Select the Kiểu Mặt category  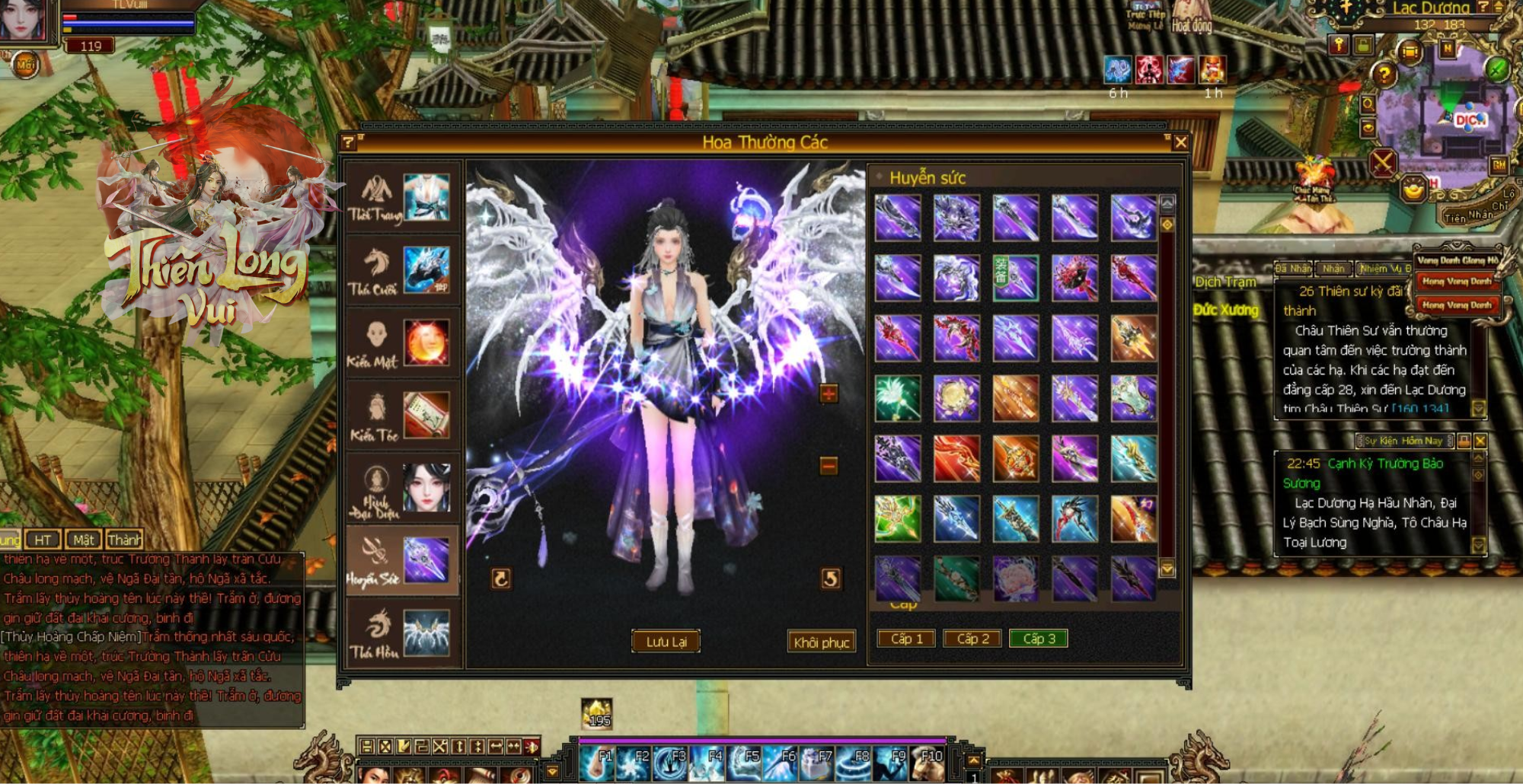click(401, 343)
